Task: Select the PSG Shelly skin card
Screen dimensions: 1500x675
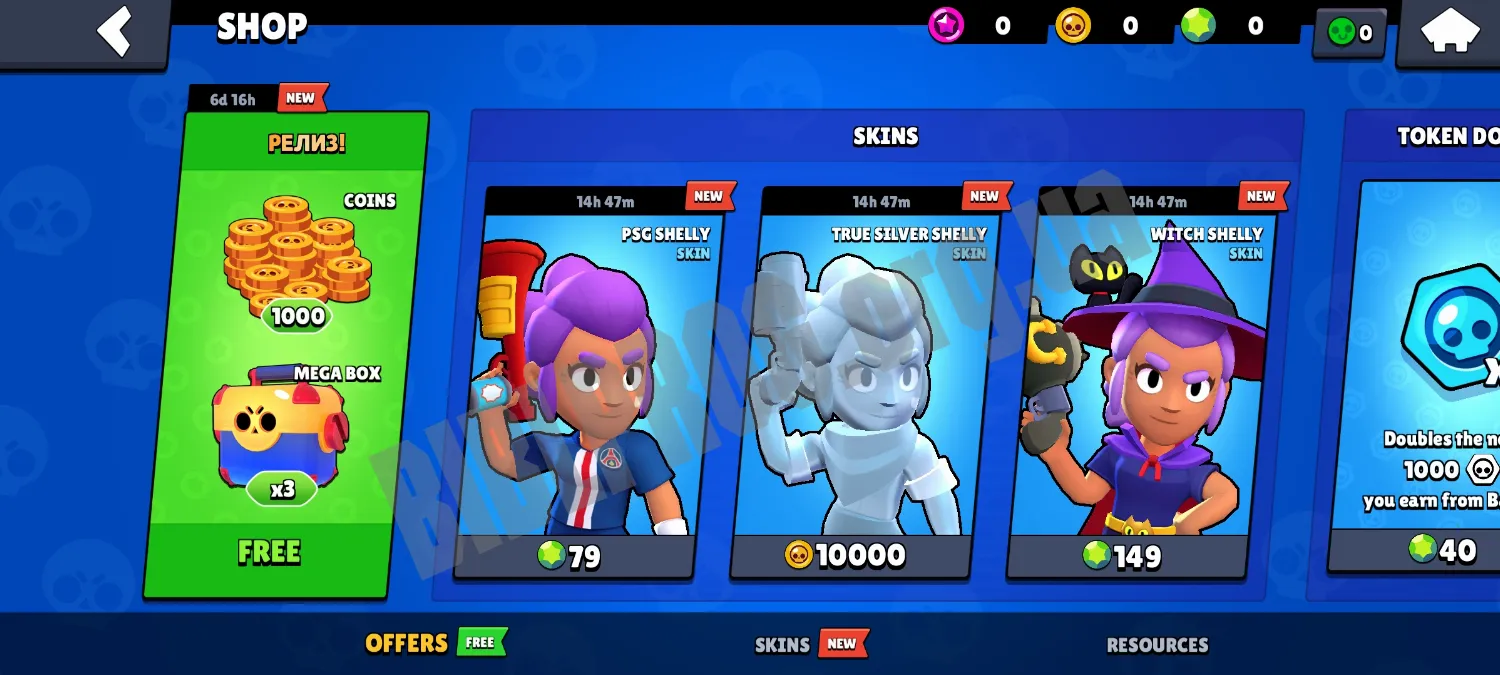Action: (590, 380)
